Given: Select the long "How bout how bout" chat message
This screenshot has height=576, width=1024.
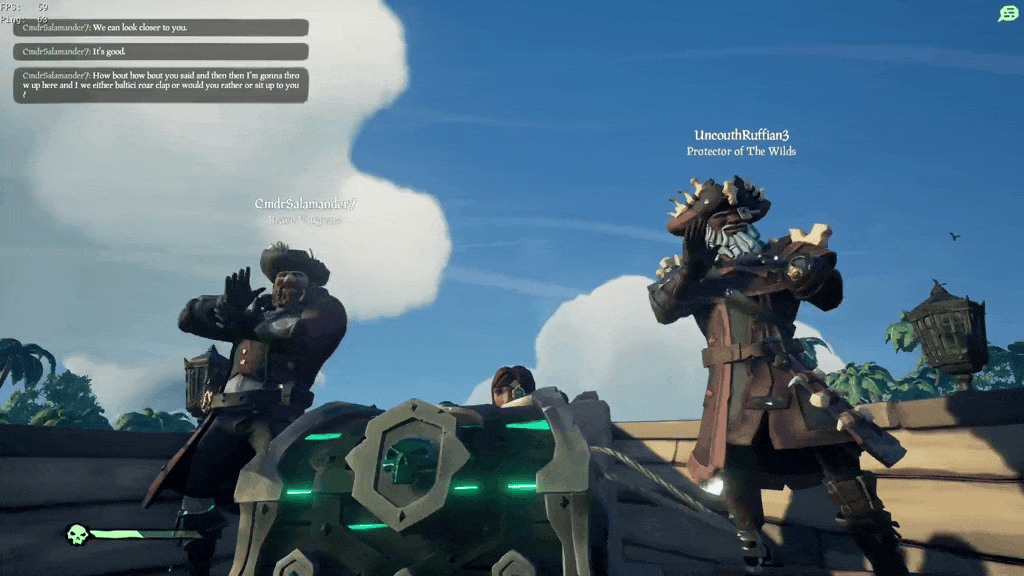Looking at the screenshot, I should coord(160,85).
